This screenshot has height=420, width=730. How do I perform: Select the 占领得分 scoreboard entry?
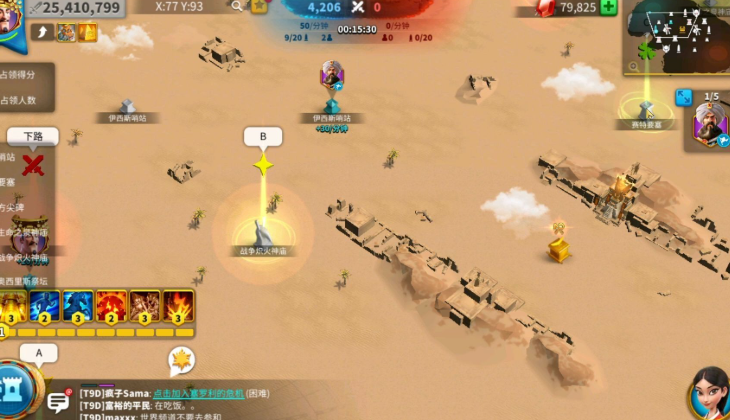pyautogui.click(x=20, y=75)
